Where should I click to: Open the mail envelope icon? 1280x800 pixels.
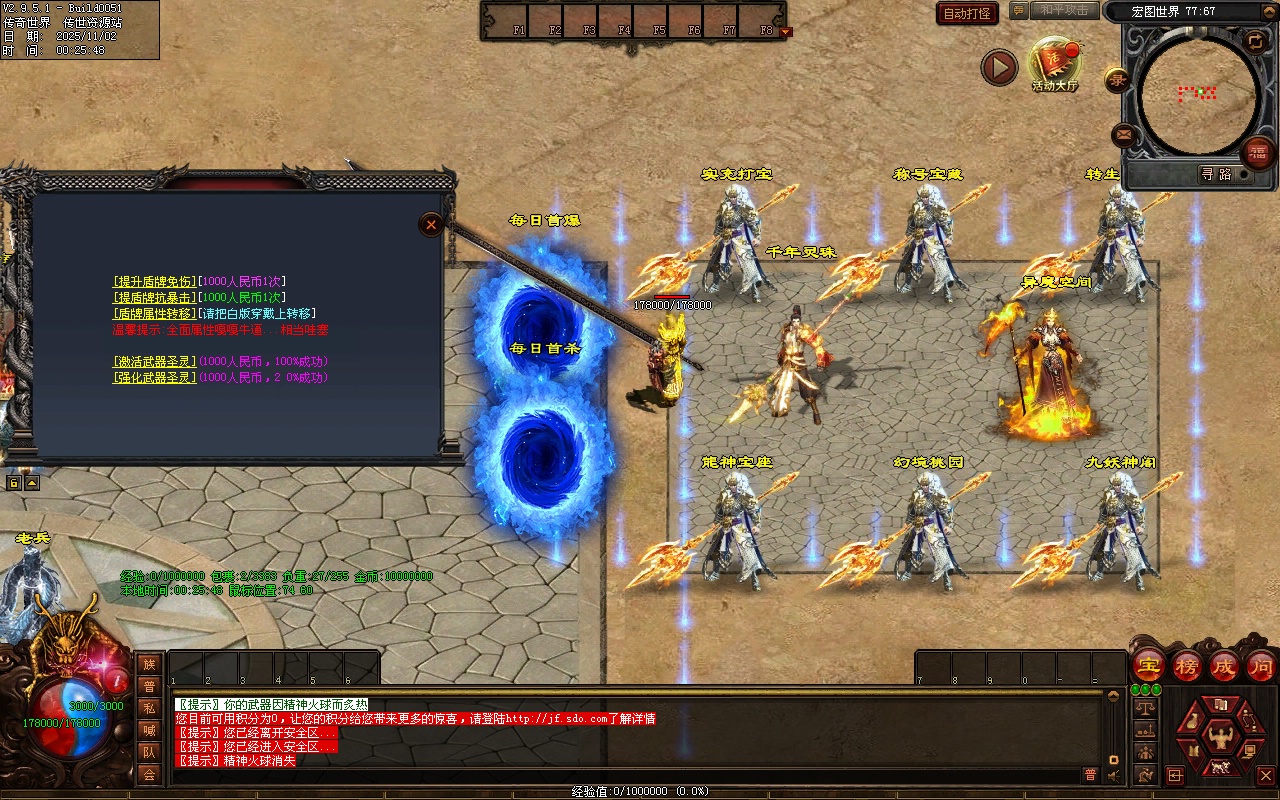point(1123,134)
